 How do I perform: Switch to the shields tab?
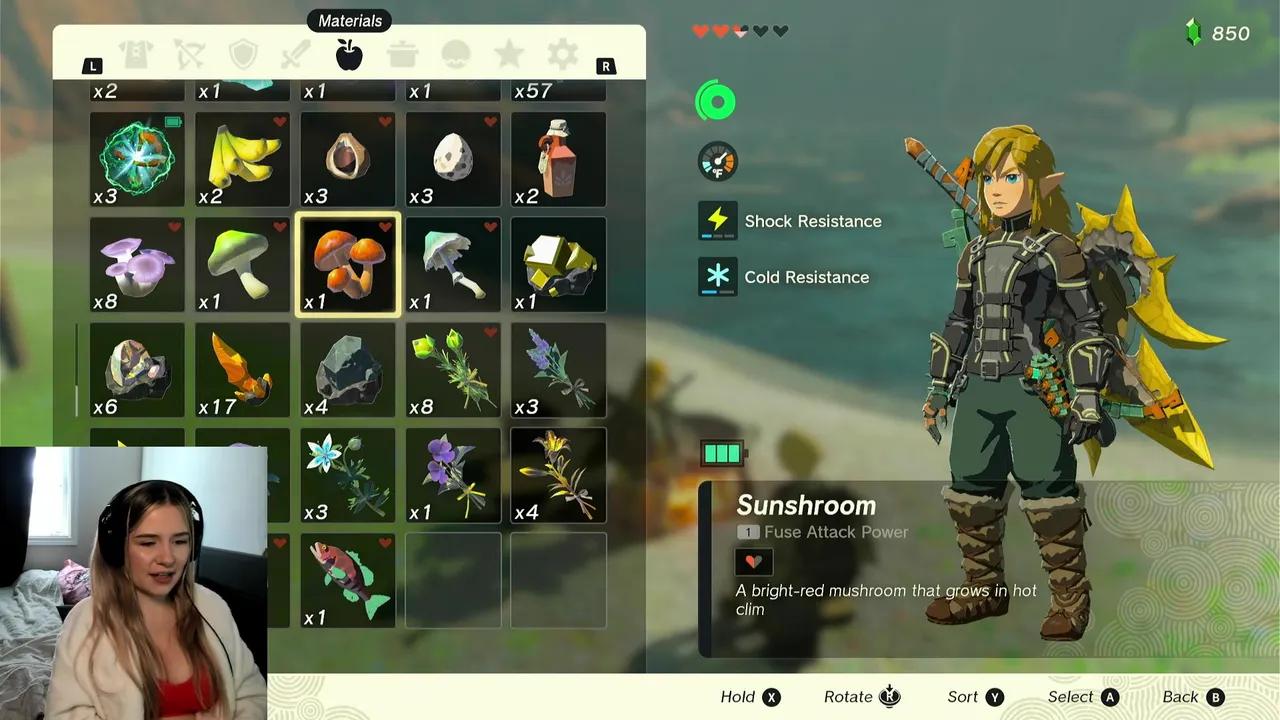click(x=243, y=55)
